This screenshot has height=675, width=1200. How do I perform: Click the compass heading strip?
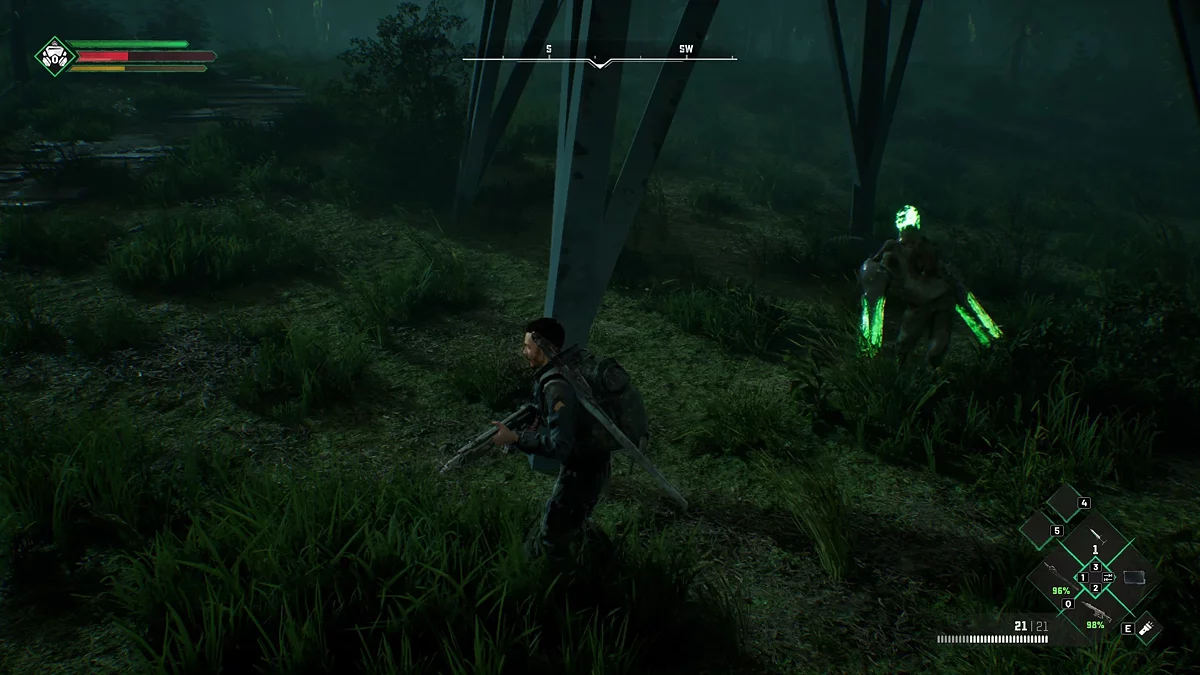[x=599, y=58]
